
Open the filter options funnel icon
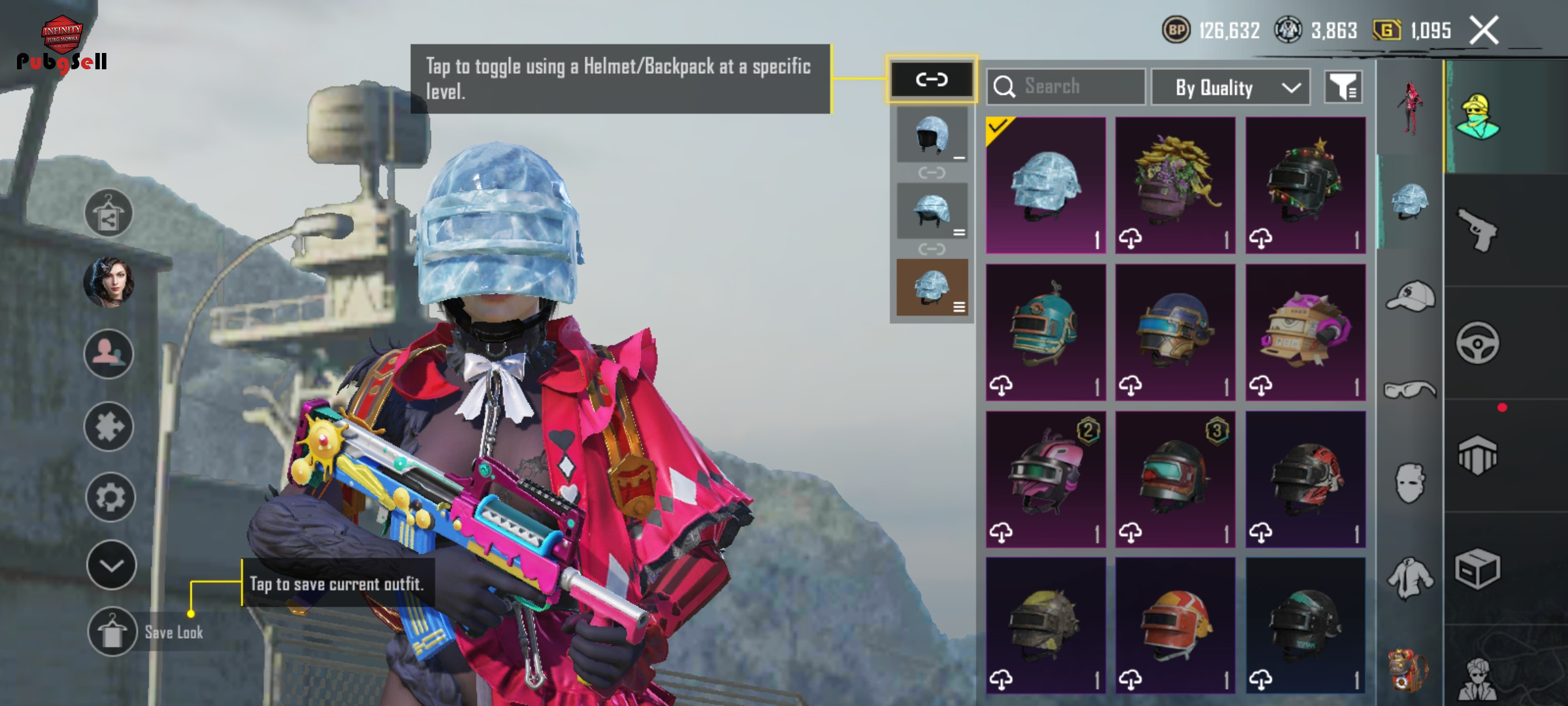point(1343,87)
